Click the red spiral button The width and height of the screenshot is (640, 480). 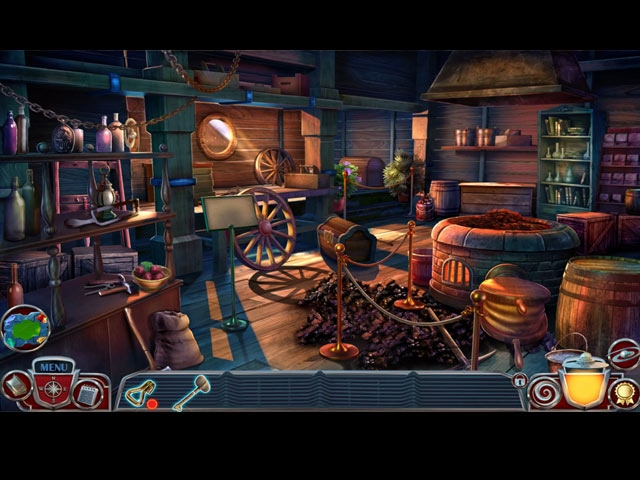[x=543, y=391]
